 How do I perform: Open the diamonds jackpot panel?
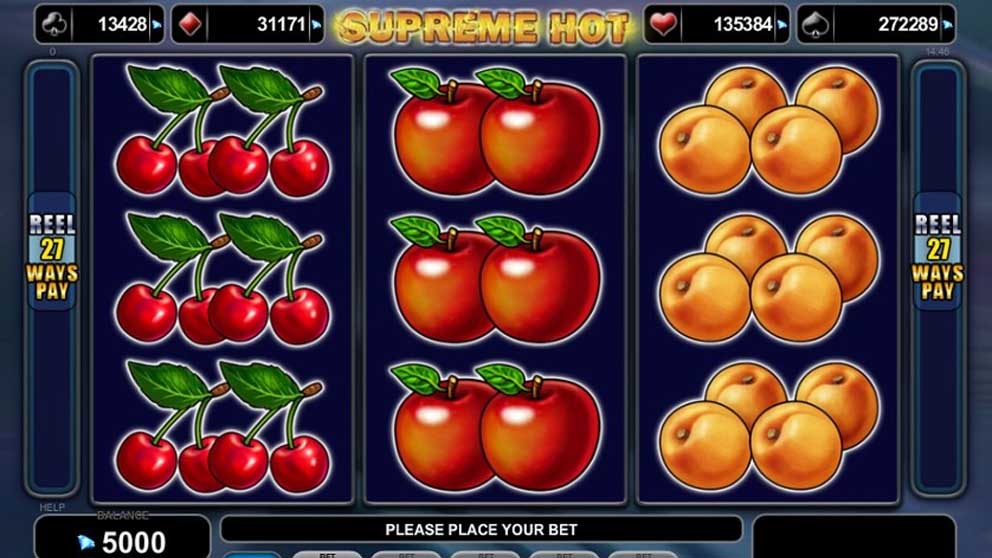click(245, 25)
